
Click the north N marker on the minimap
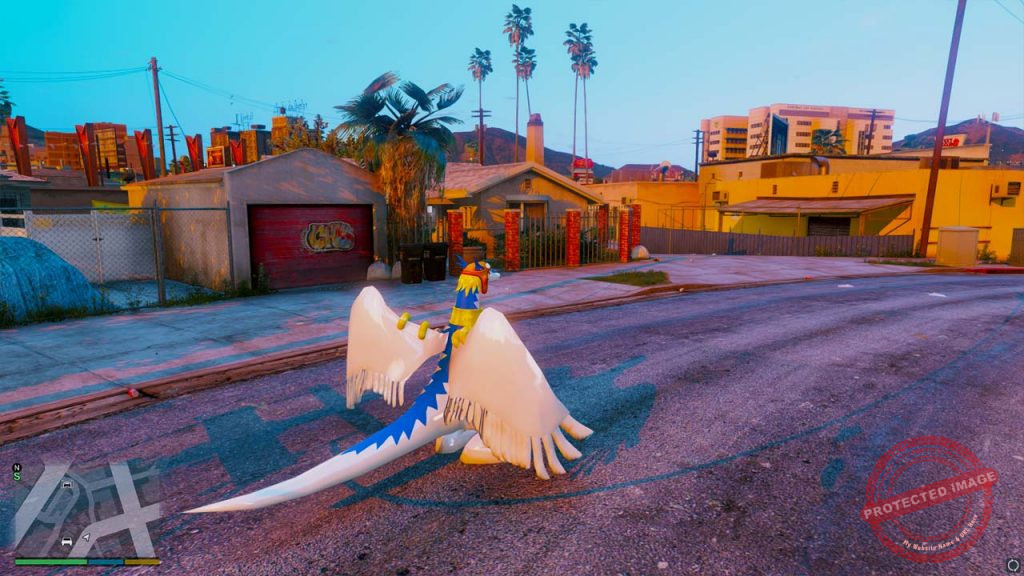(17, 467)
